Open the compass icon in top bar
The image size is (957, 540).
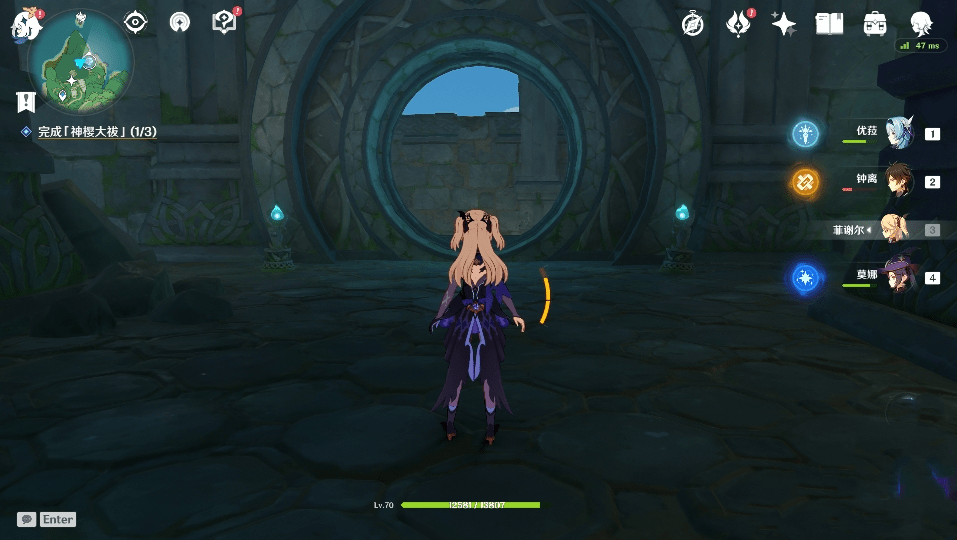coord(693,24)
